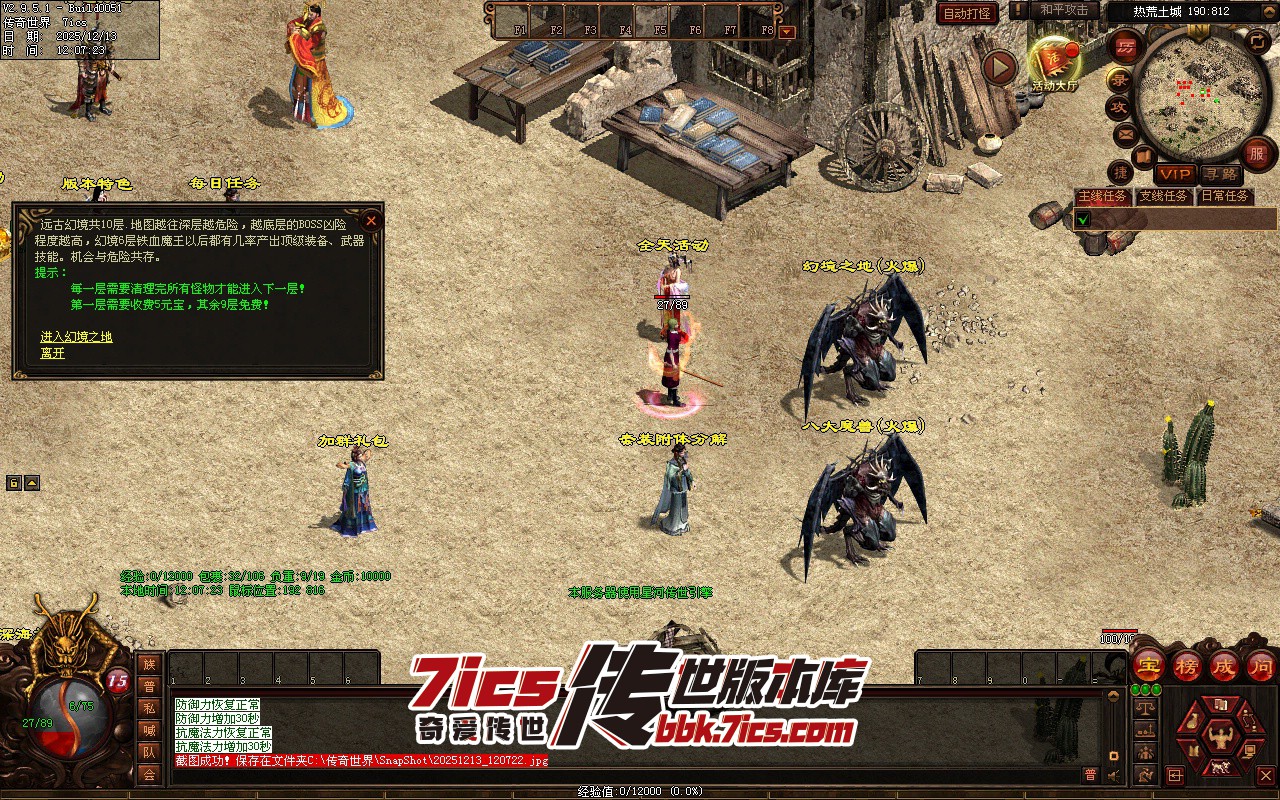Image resolution: width=1280 pixels, height=800 pixels.
Task: Switch to the 主线任务 tab
Action: [x=1102, y=196]
